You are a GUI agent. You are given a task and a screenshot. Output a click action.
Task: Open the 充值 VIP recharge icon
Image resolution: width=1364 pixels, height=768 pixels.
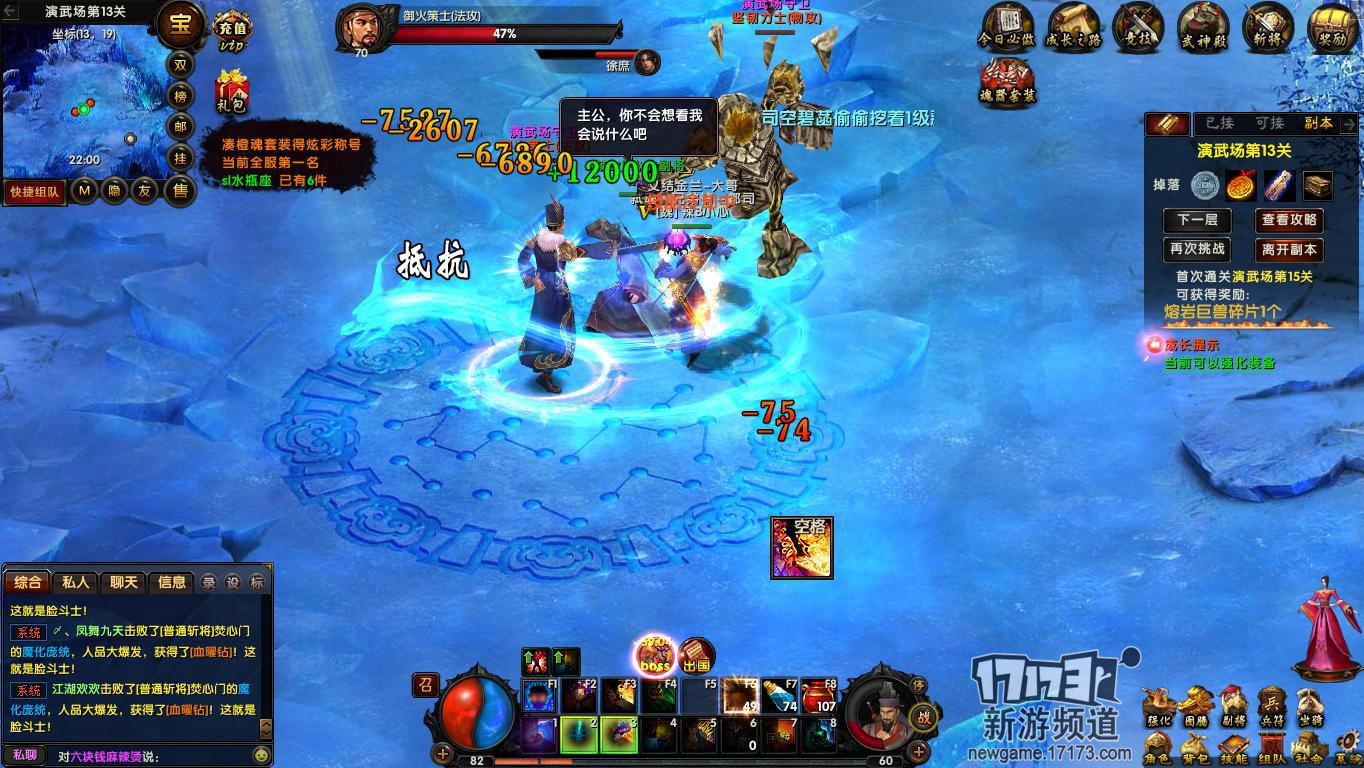coord(232,30)
